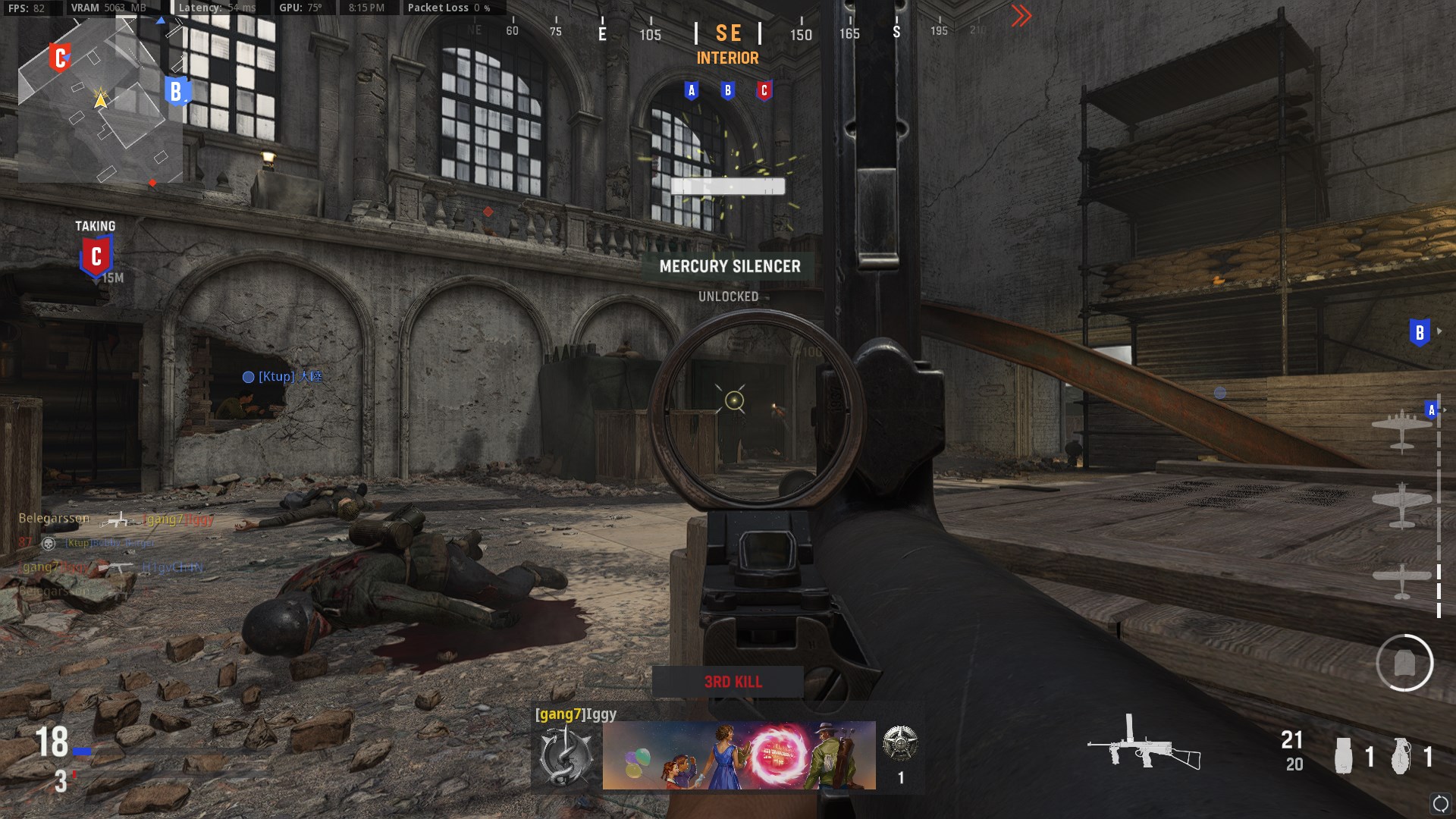This screenshot has height=819, width=1456.
Task: Select the blue B objective marker on the wall
Action: click(x=1418, y=331)
